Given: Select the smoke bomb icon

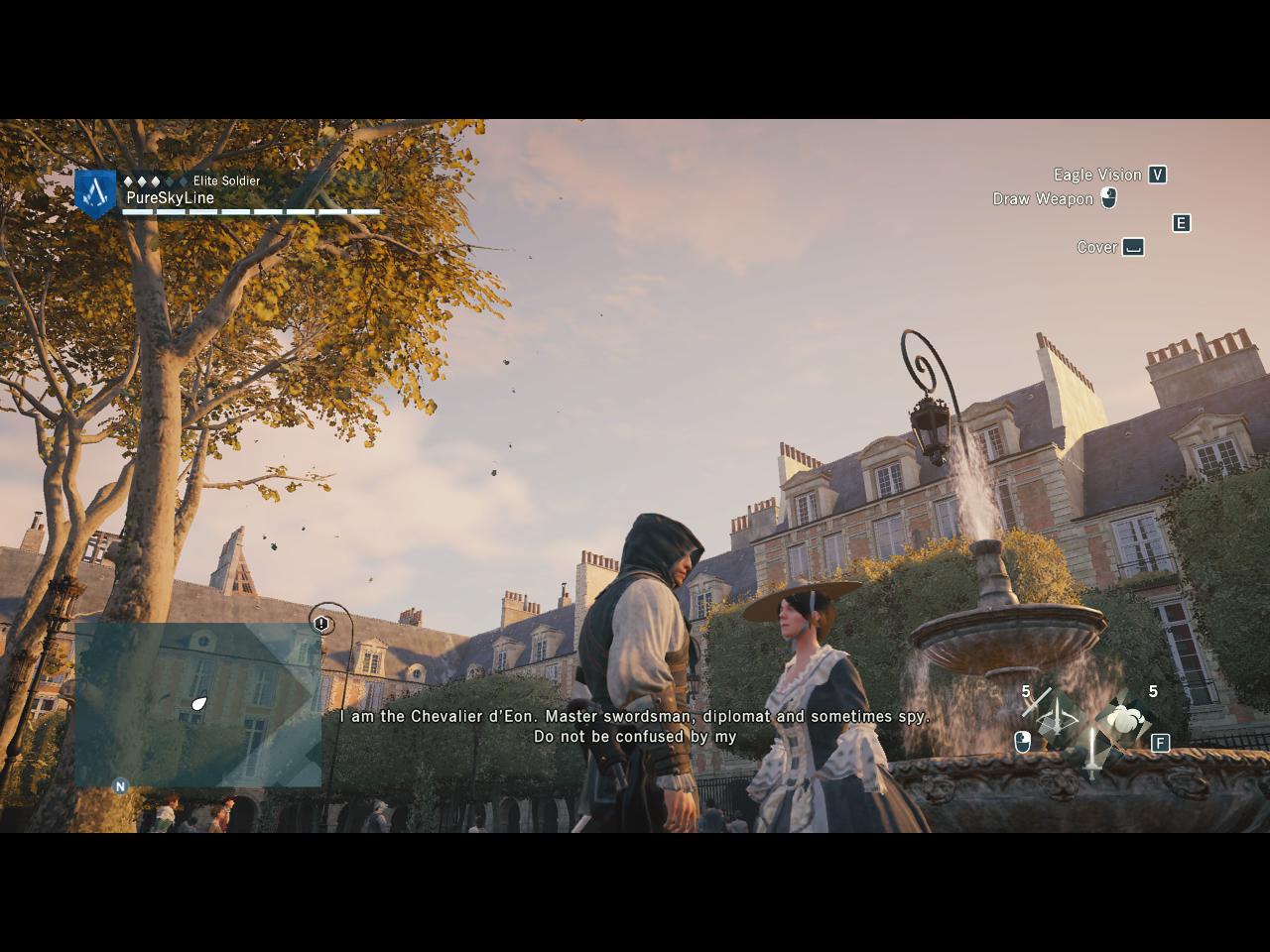Looking at the screenshot, I should (1124, 719).
